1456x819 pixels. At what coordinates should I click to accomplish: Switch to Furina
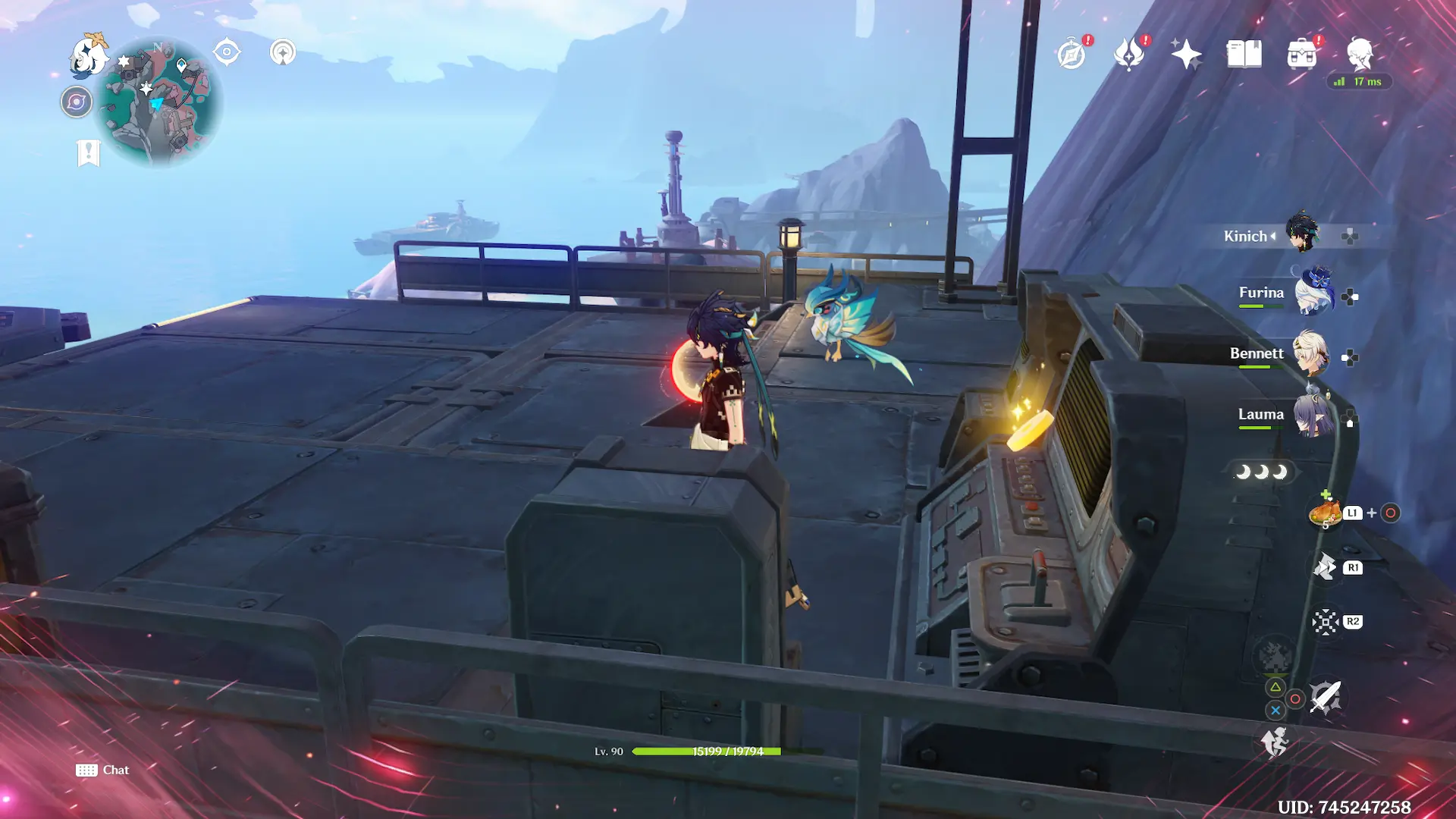pos(1313,293)
